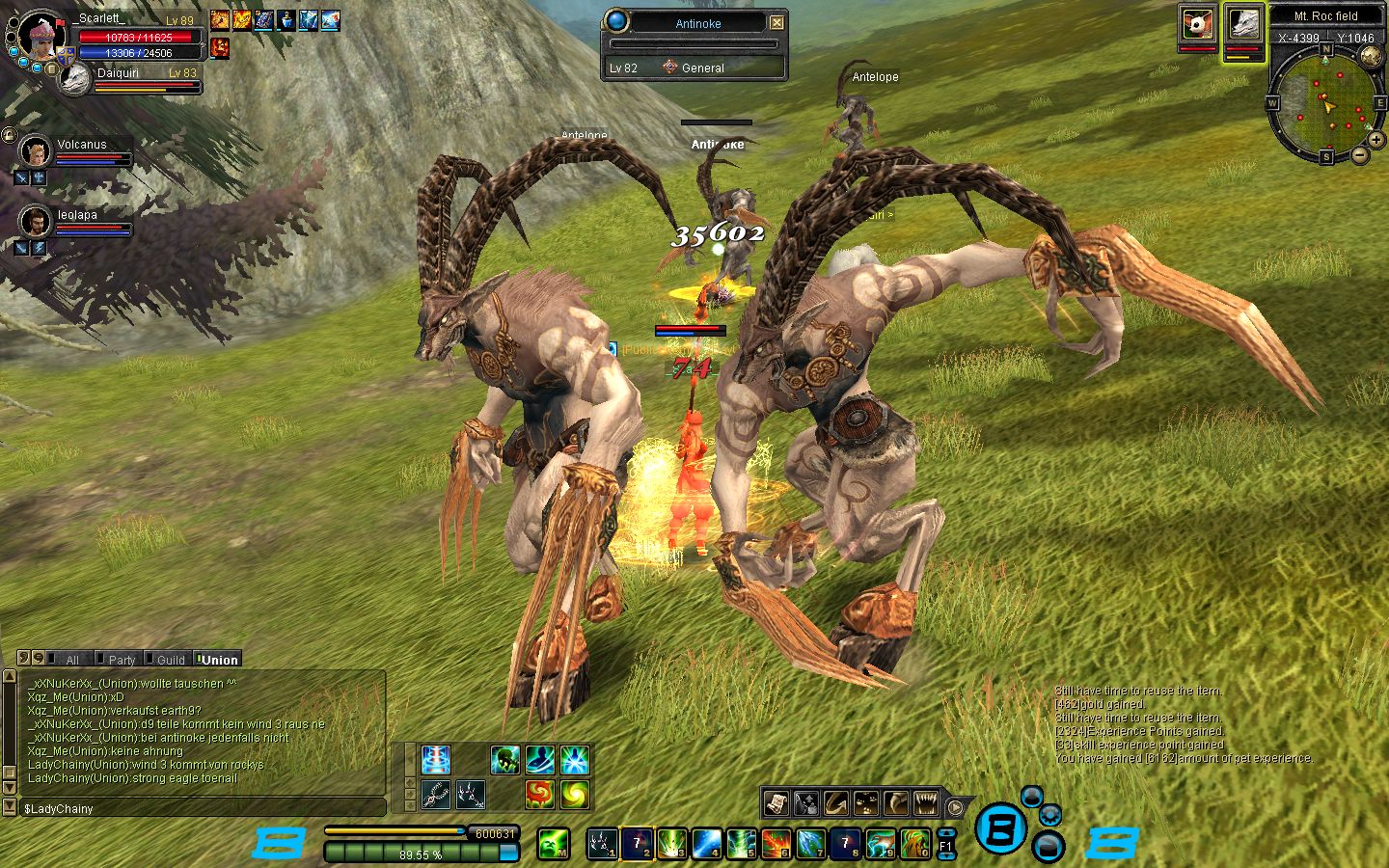1389x868 pixels.
Task: Zoom in the minimap with the plus button
Action: click(x=1376, y=140)
